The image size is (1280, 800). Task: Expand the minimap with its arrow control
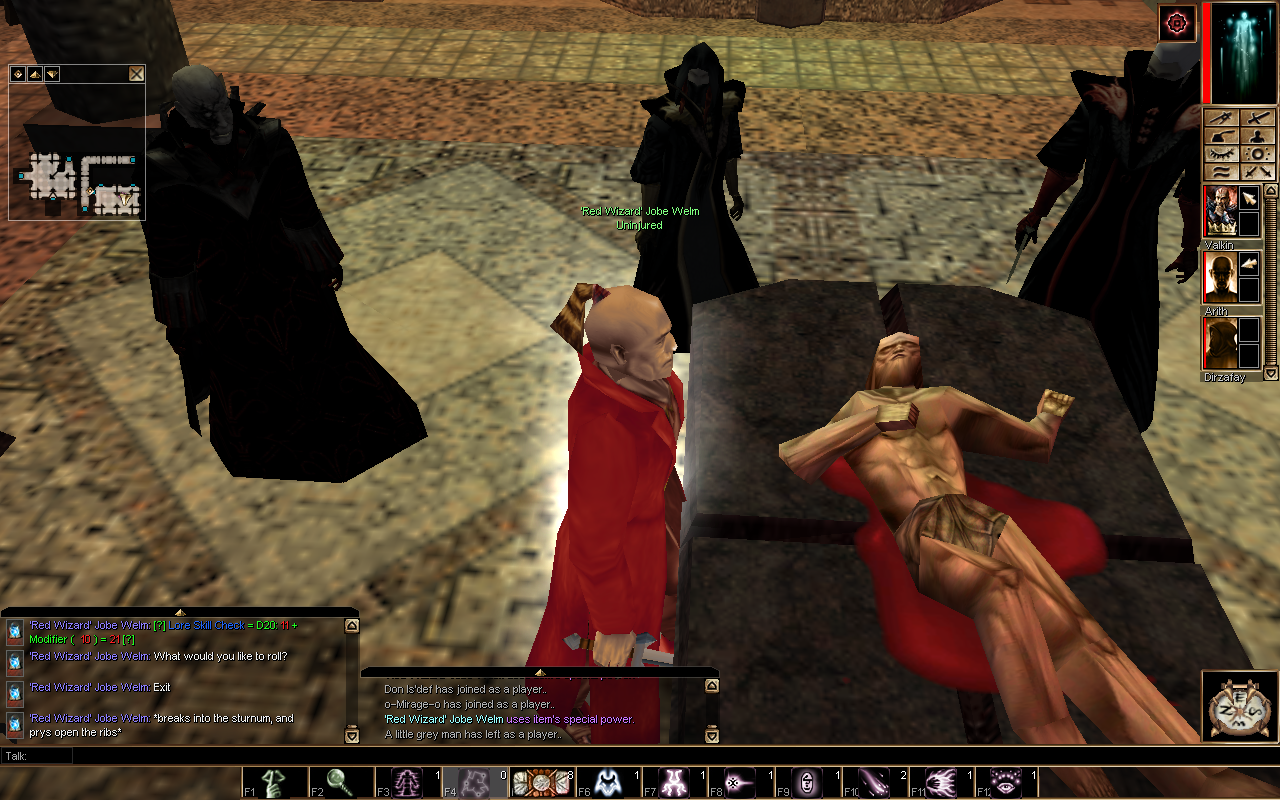[36, 73]
